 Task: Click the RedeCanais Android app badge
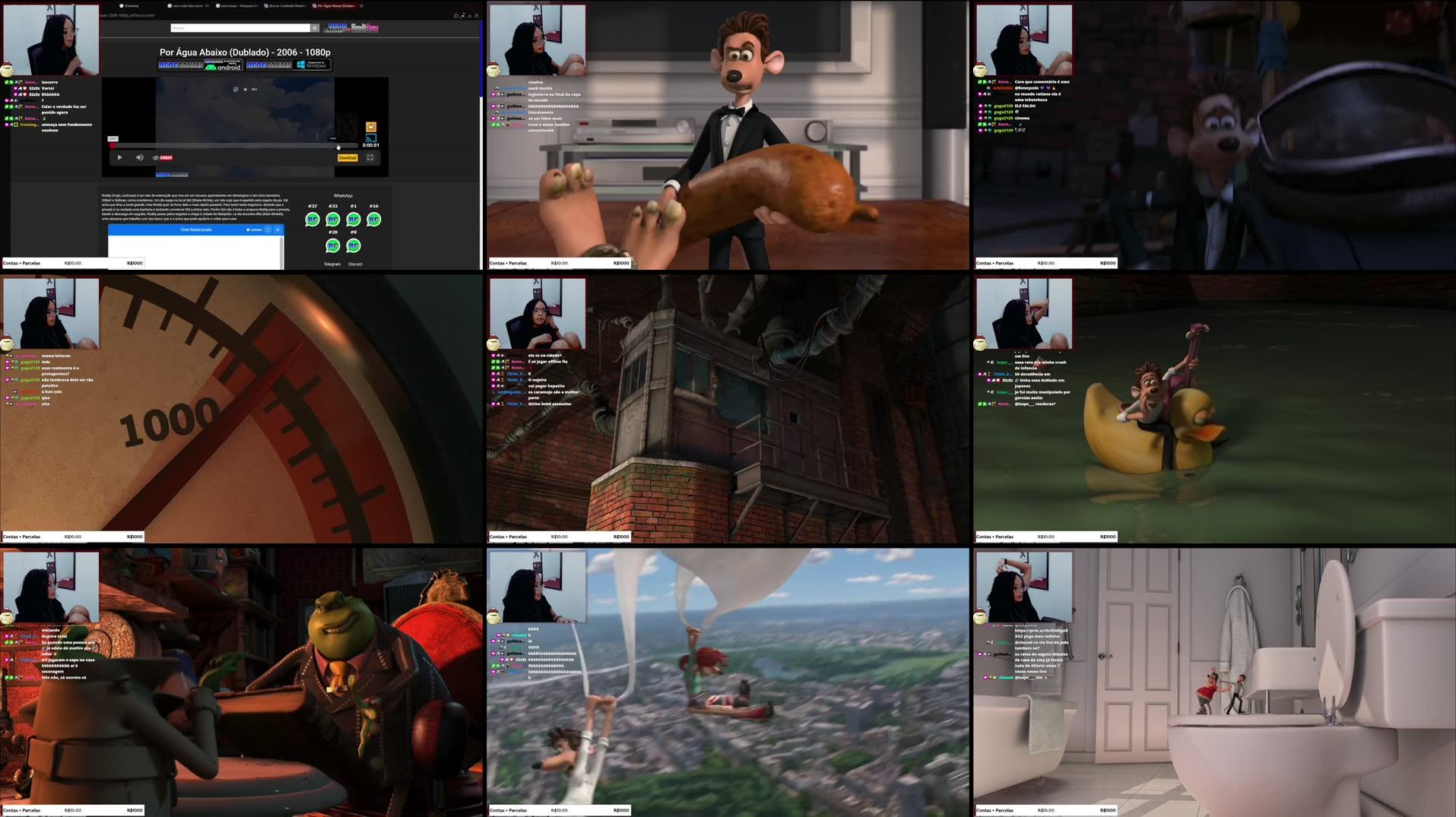coord(223,65)
